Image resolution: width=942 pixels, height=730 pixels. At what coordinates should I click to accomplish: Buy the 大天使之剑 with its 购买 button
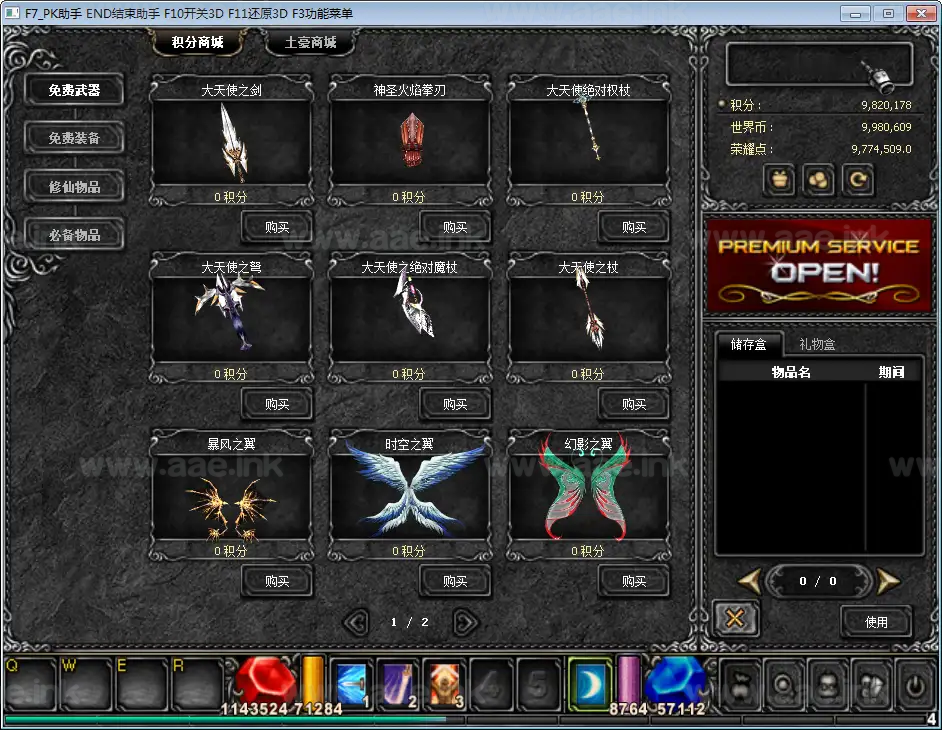277,227
